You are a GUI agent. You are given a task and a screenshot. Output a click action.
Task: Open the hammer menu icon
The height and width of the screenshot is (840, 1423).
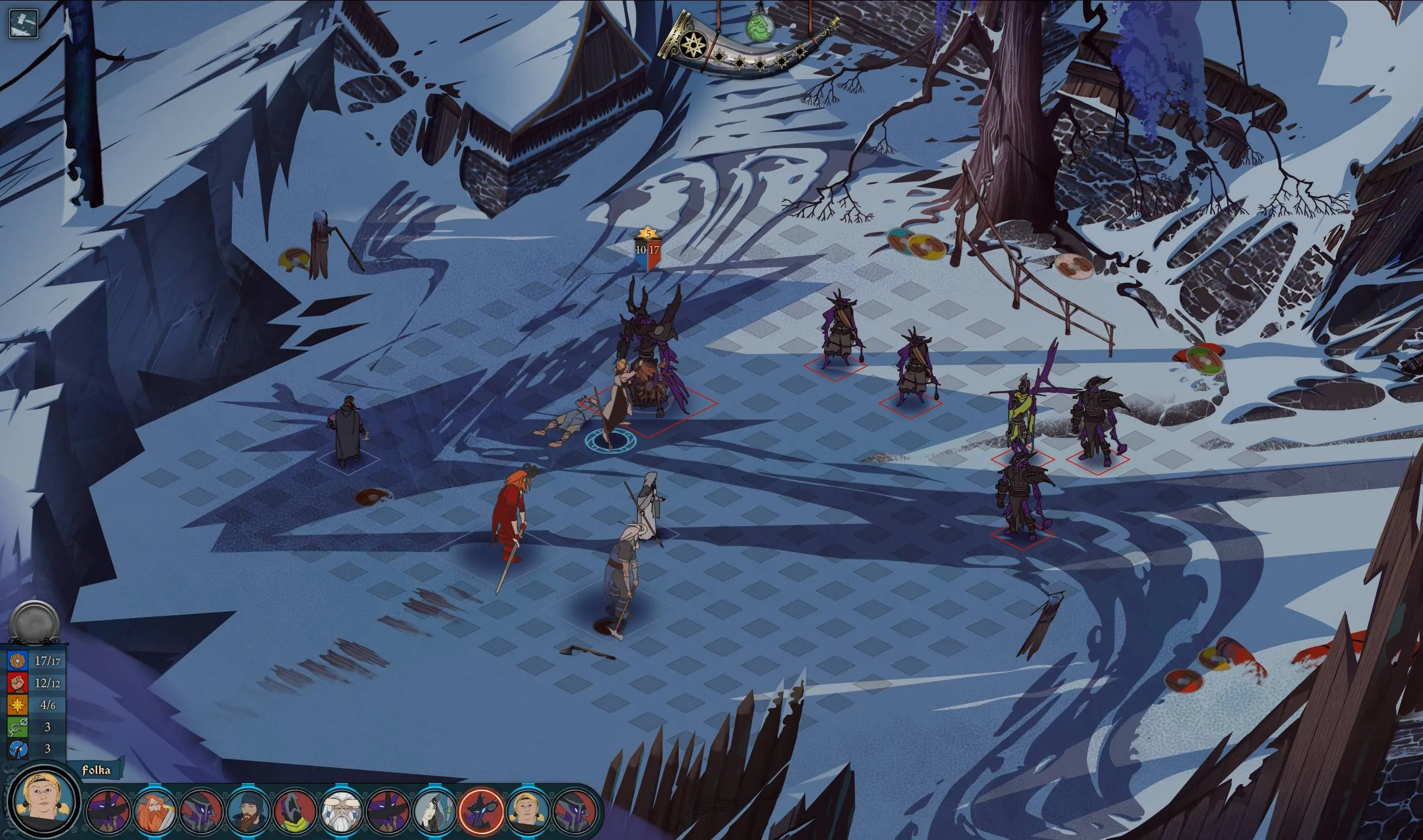coord(23,23)
